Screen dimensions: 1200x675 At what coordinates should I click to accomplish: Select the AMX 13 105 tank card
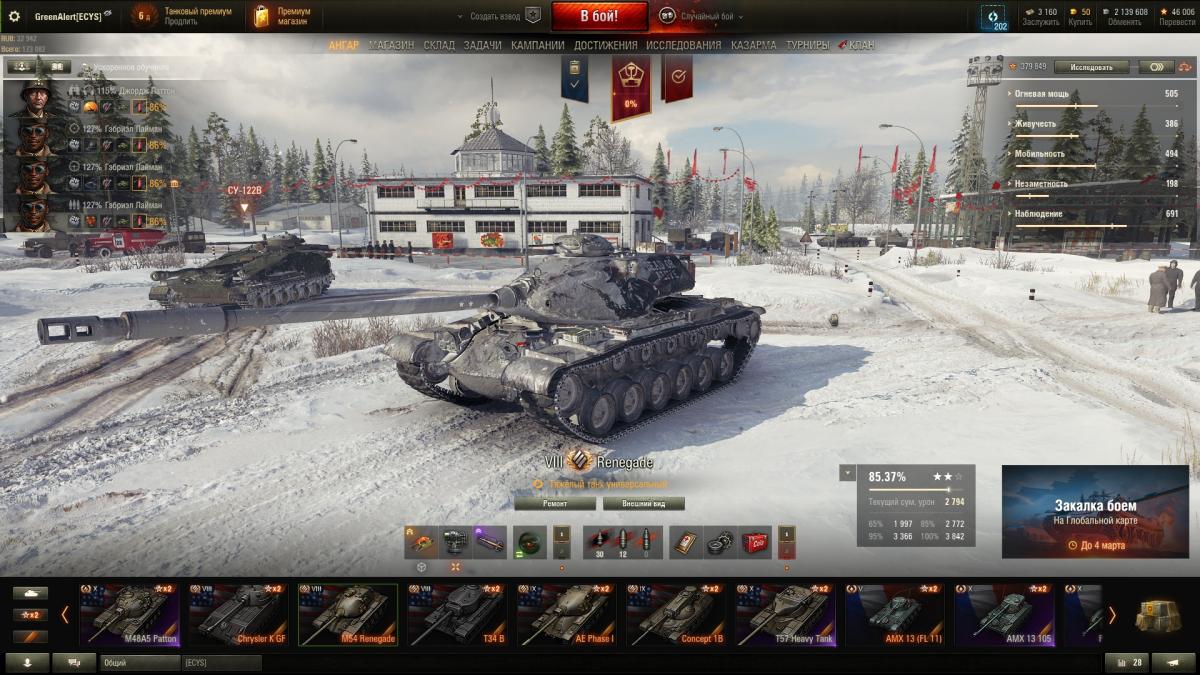(1003, 616)
